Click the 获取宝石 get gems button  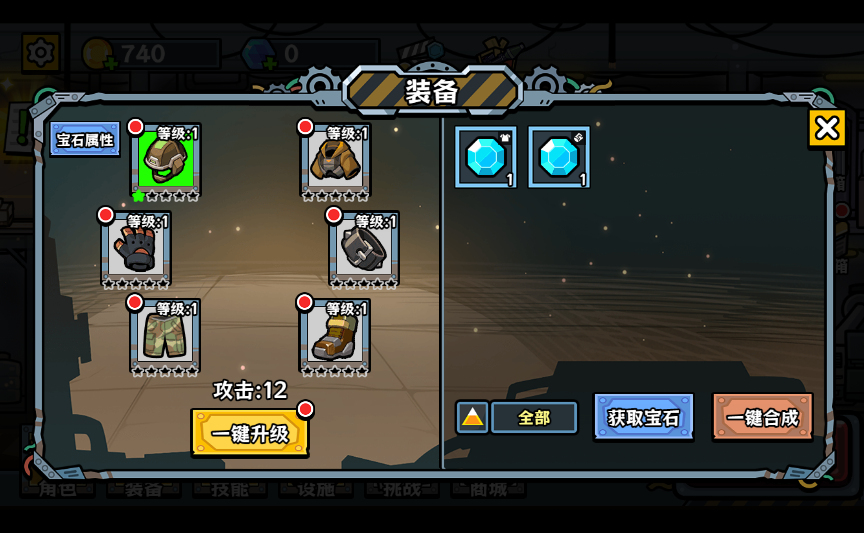[644, 417]
